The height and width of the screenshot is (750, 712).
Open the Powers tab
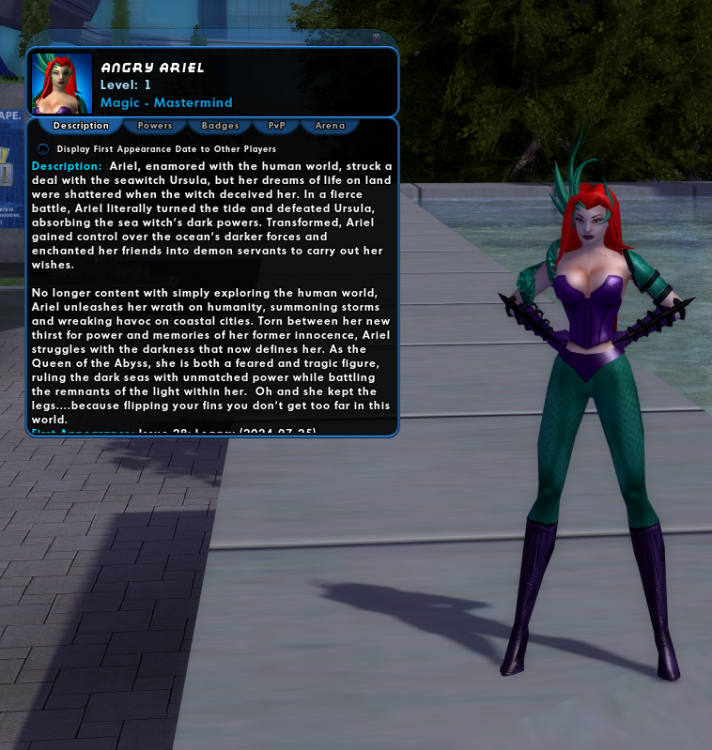click(155, 126)
